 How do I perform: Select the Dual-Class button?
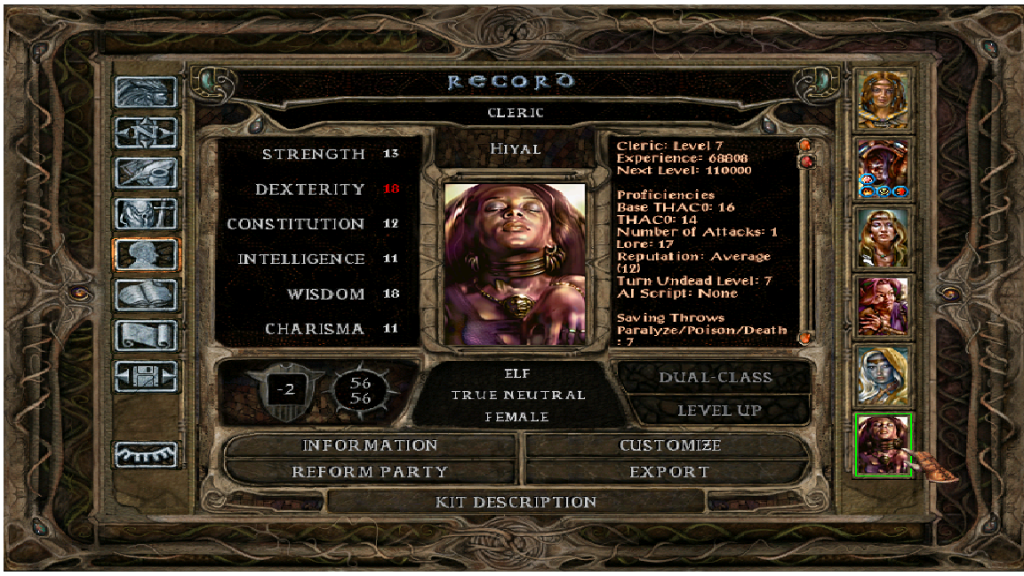[714, 377]
